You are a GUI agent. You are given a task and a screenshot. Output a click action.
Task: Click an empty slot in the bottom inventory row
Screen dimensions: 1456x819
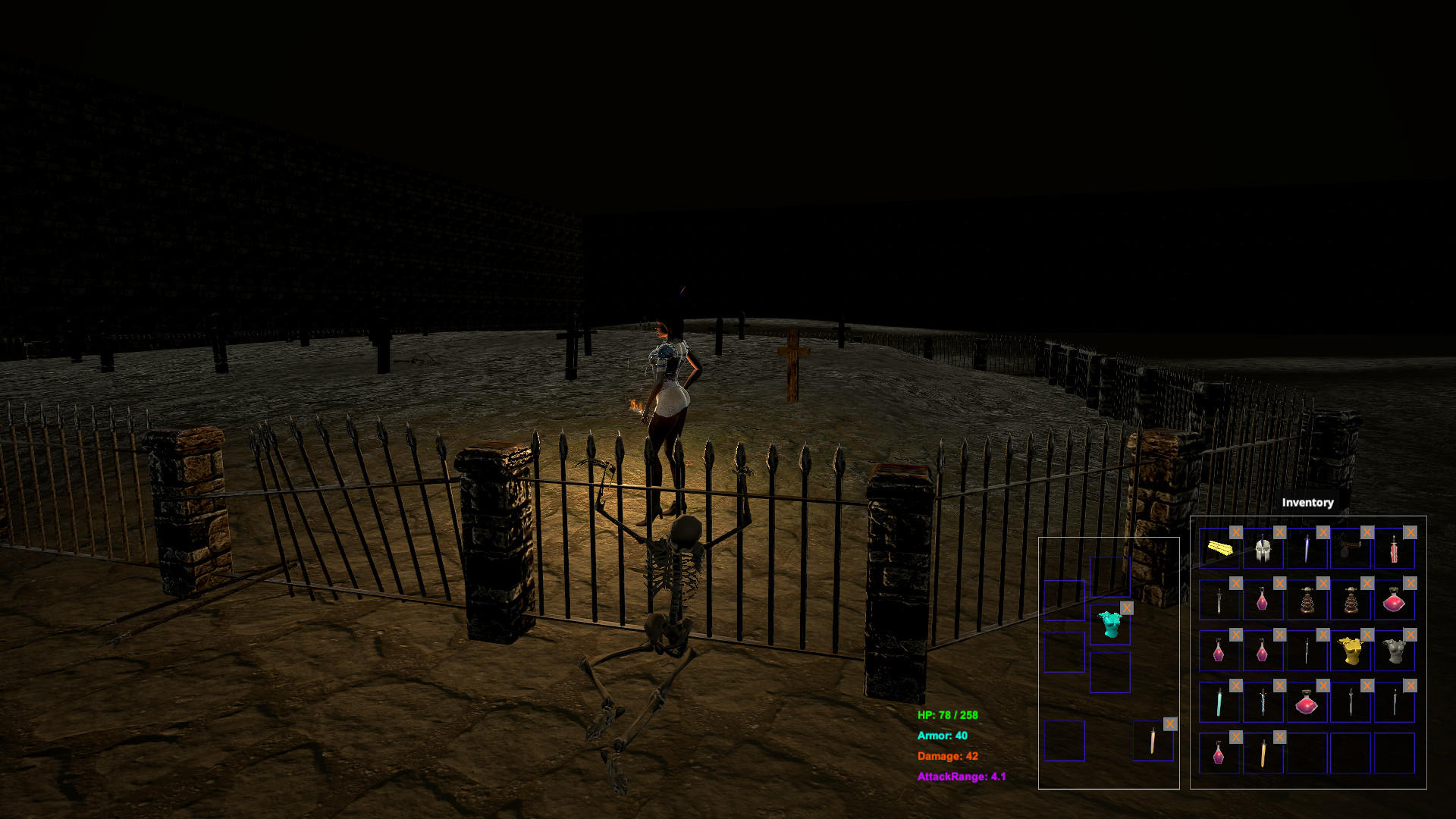click(x=1351, y=753)
